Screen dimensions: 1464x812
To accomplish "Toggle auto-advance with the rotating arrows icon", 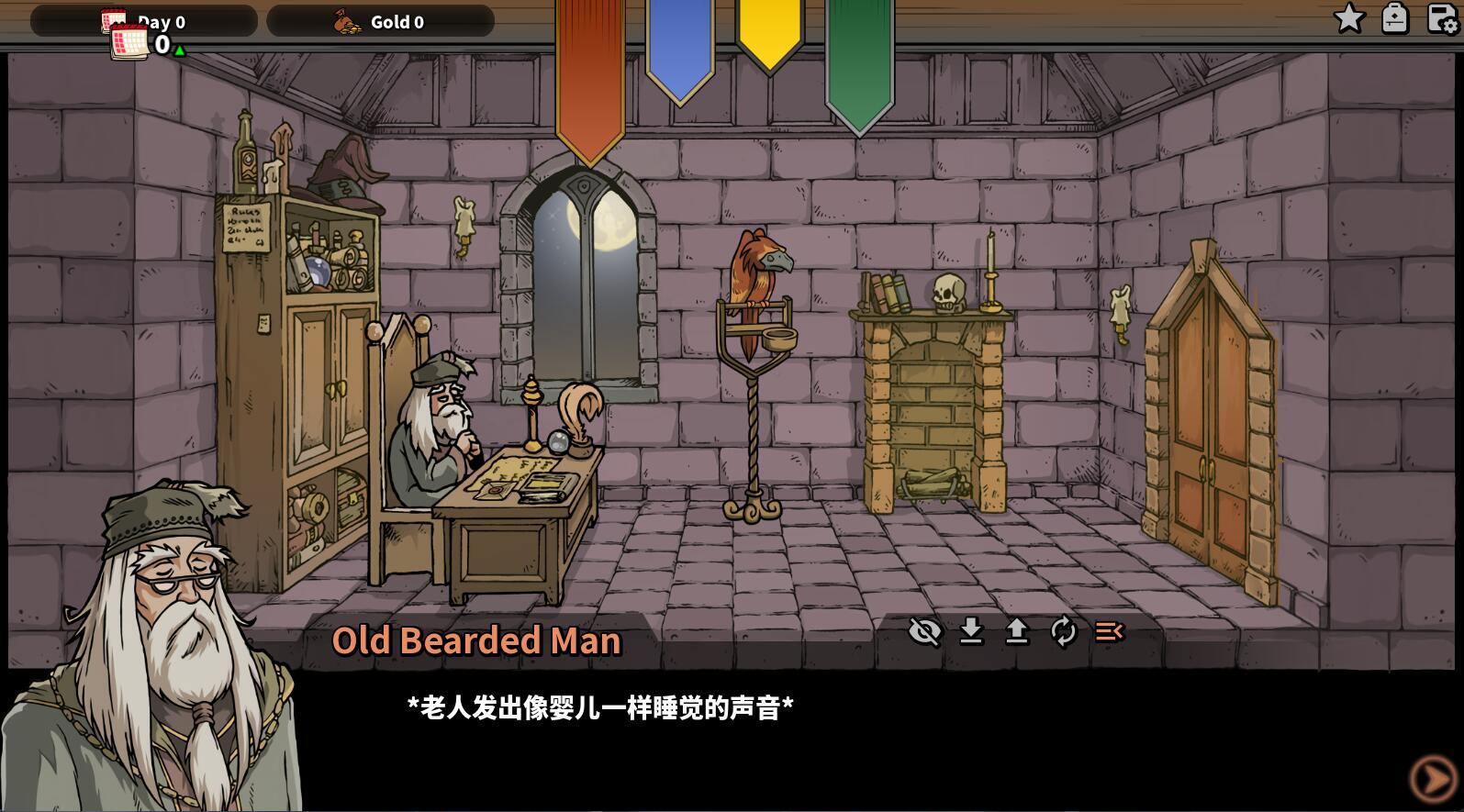I will (x=1063, y=631).
